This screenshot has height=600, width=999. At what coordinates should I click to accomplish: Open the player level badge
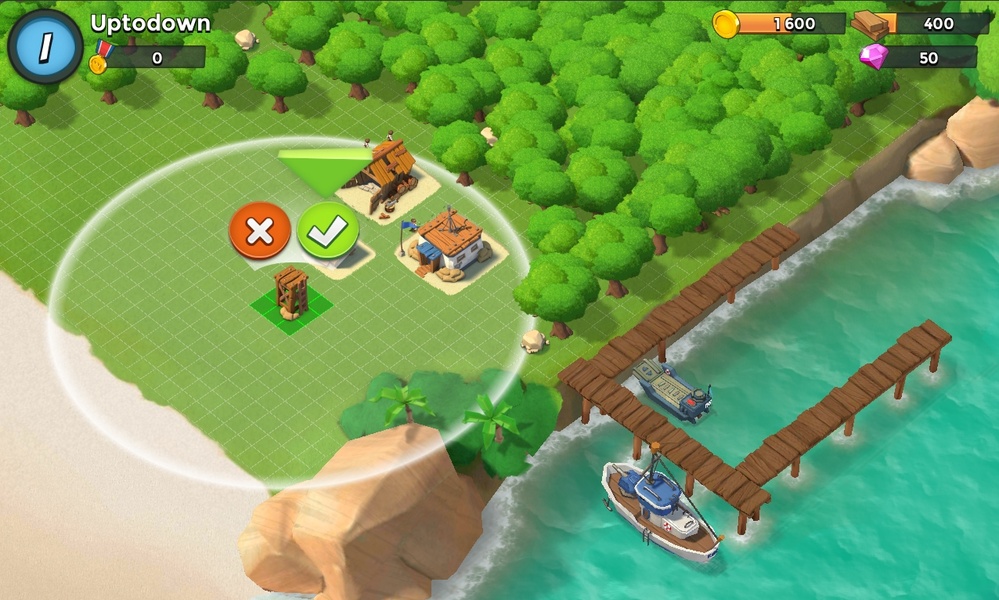45,47
